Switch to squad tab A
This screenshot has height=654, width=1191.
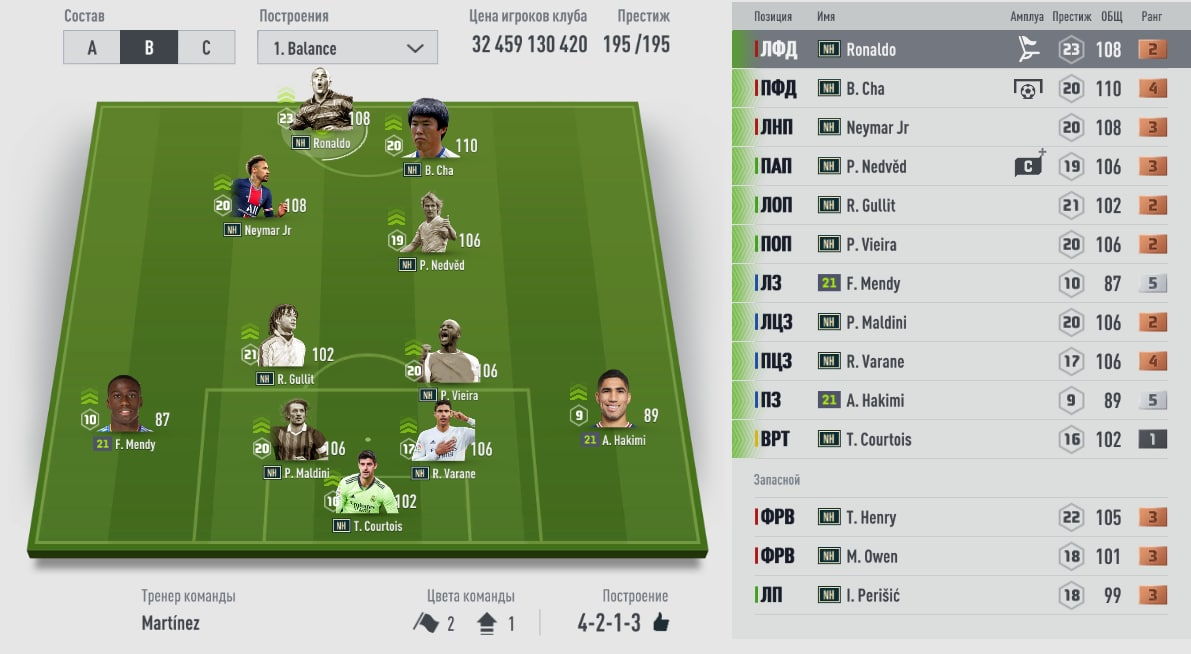pos(91,48)
